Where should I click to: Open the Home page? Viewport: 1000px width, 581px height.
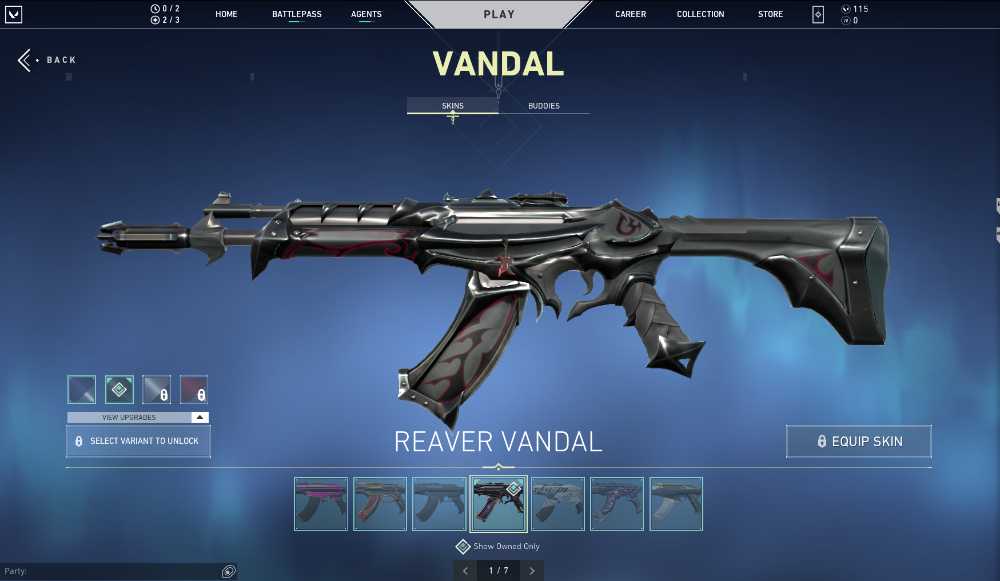pyautogui.click(x=226, y=14)
